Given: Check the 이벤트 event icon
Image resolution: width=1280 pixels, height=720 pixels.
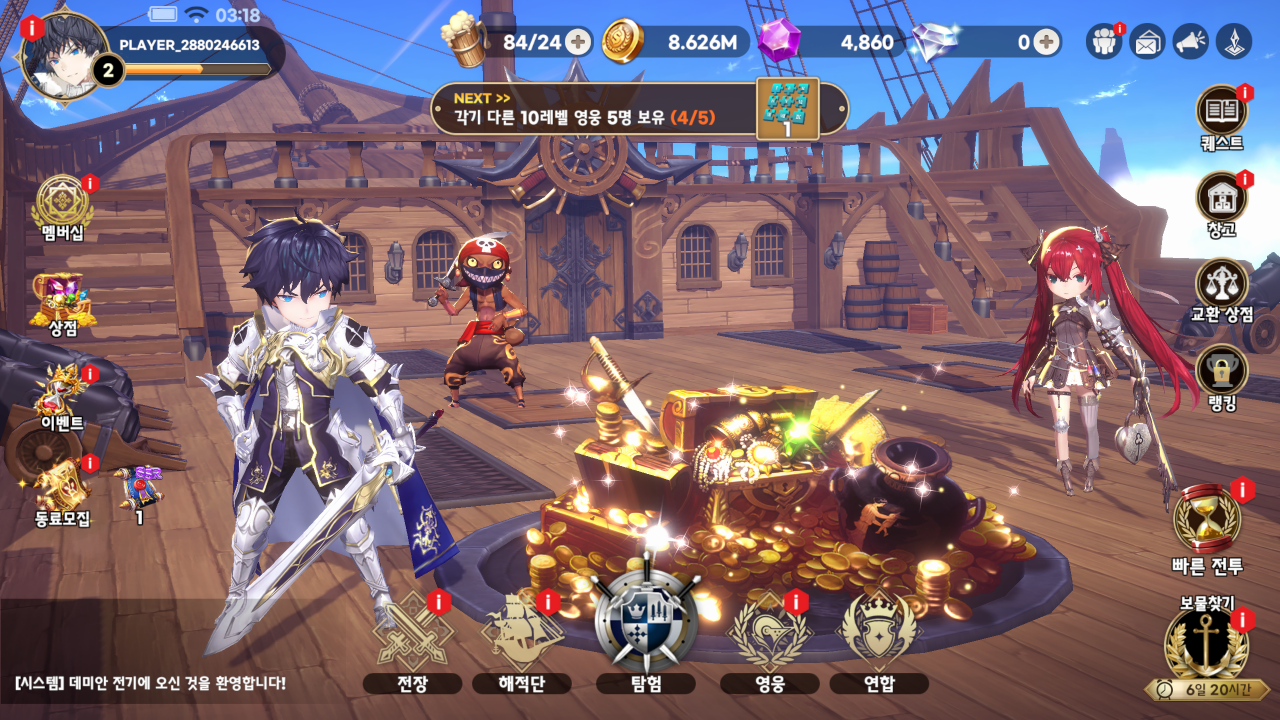Looking at the screenshot, I should pyautogui.click(x=62, y=392).
